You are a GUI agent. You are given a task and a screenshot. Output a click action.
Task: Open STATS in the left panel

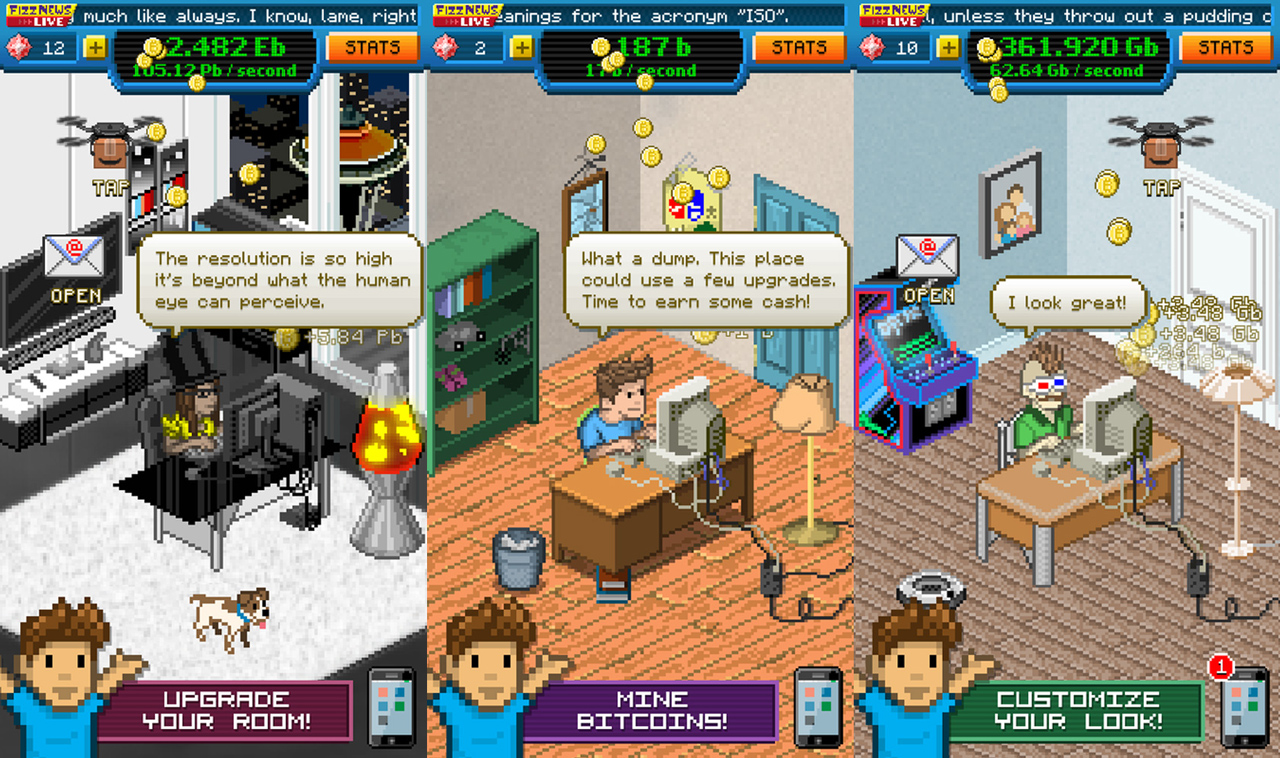point(372,46)
